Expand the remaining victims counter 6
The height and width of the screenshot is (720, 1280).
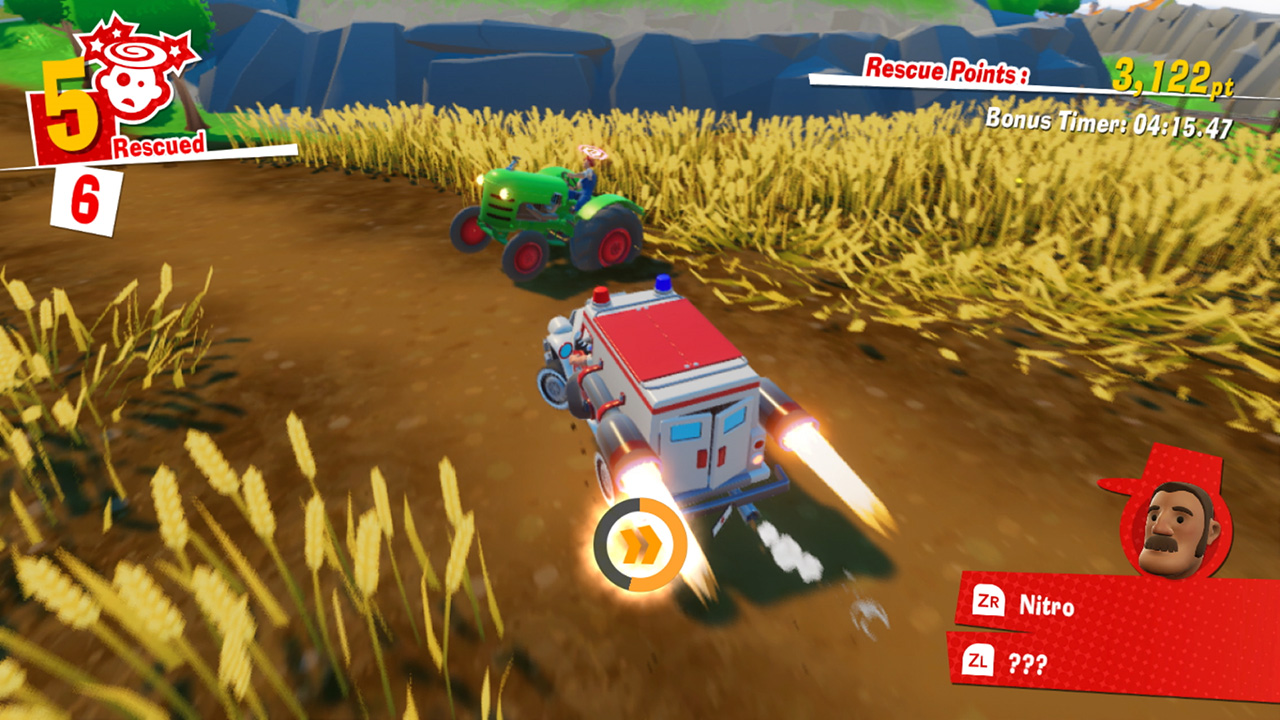(85, 197)
